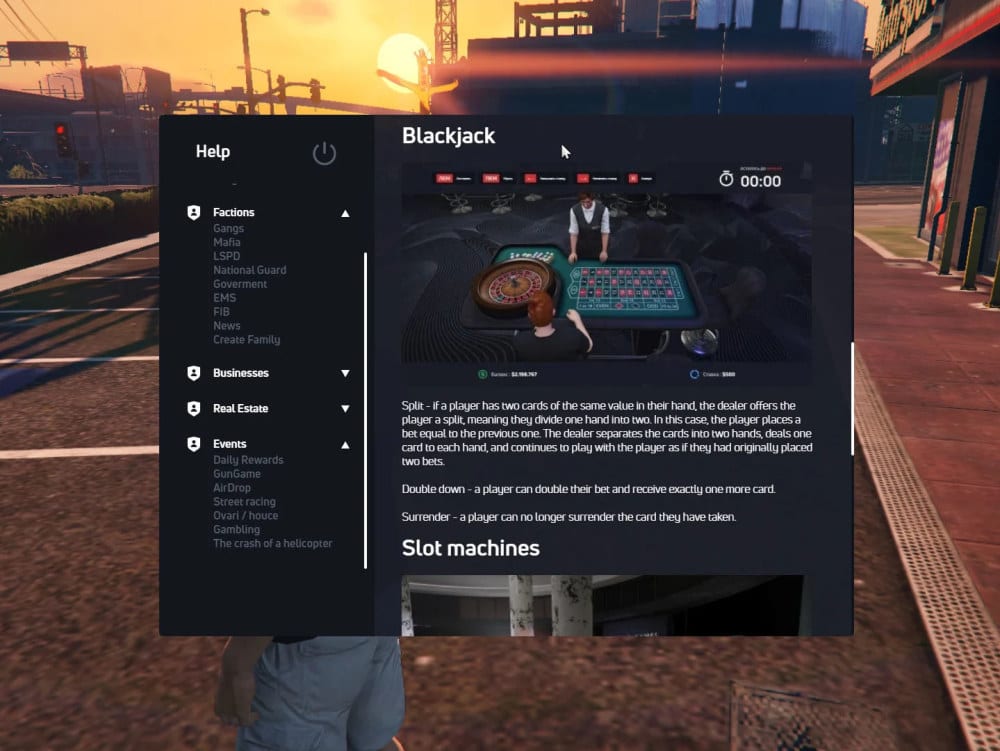Viewport: 1000px width, 751px height.
Task: Open the Daily Rewards page
Action: pos(248,460)
